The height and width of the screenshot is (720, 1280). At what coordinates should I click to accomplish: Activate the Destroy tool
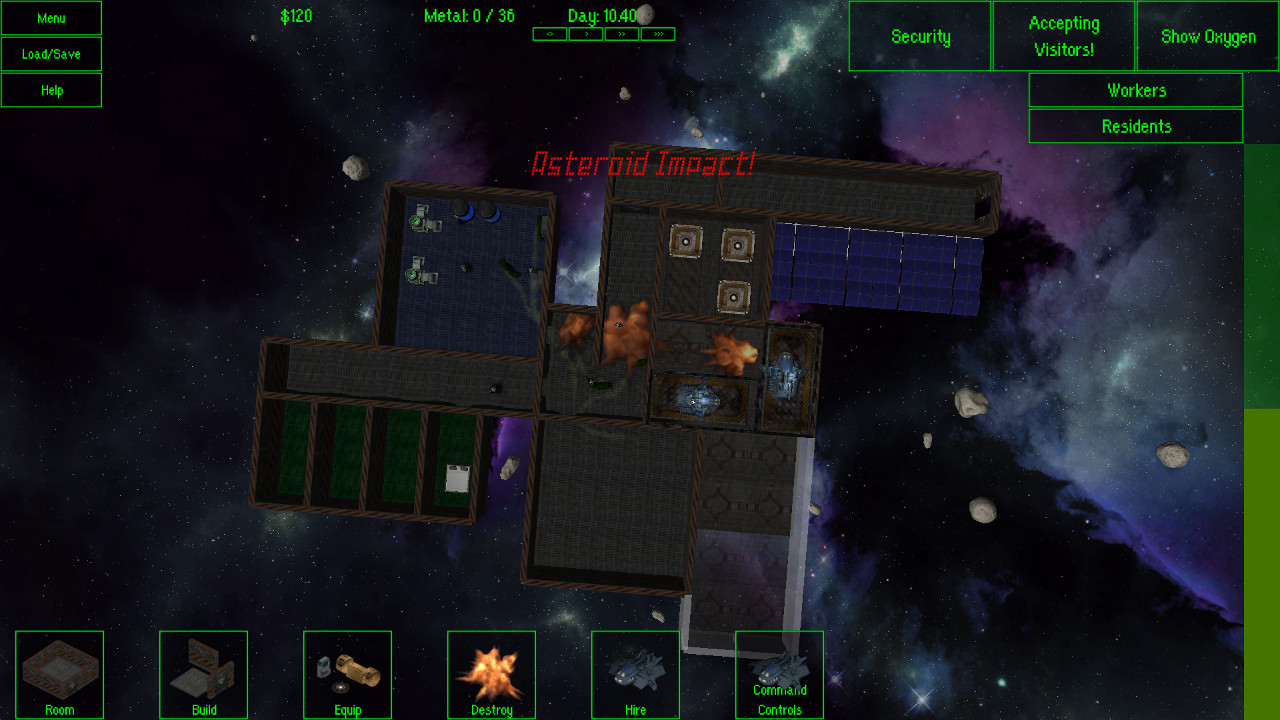[491, 674]
